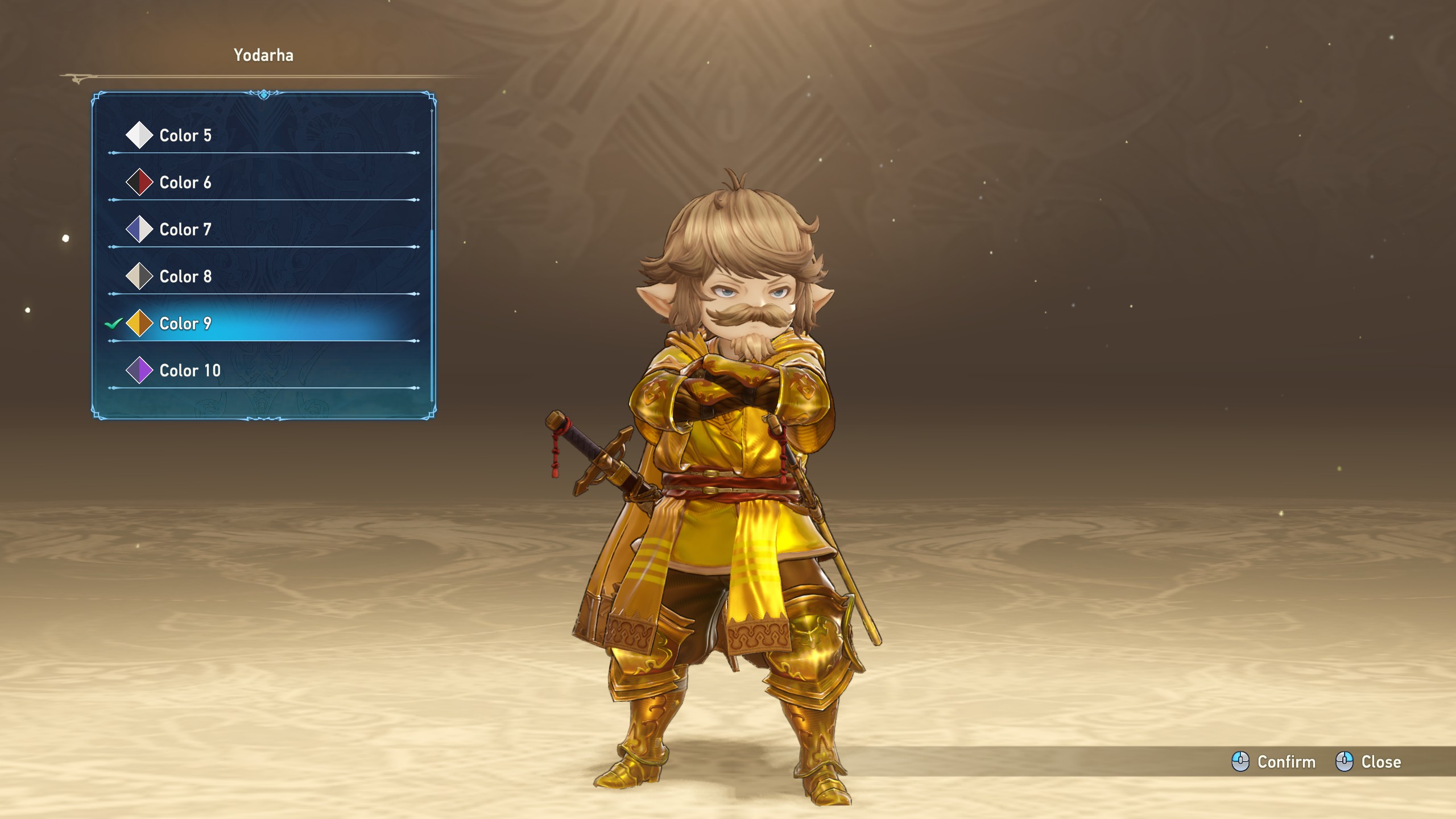Select the Color 5 white option
Image resolution: width=1456 pixels, height=819 pixels.
pyautogui.click(x=263, y=135)
